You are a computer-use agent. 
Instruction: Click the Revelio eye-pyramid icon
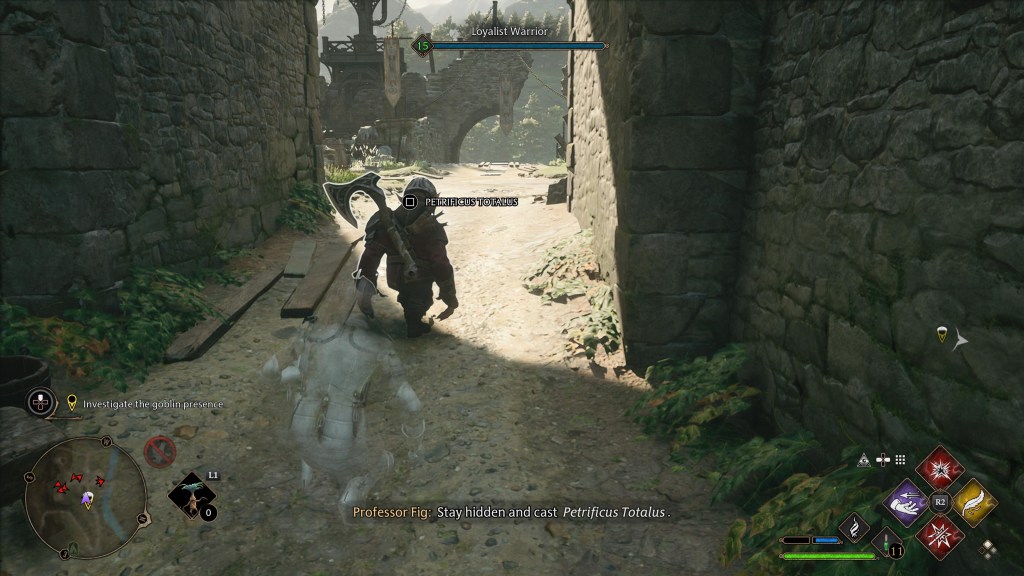click(x=863, y=460)
